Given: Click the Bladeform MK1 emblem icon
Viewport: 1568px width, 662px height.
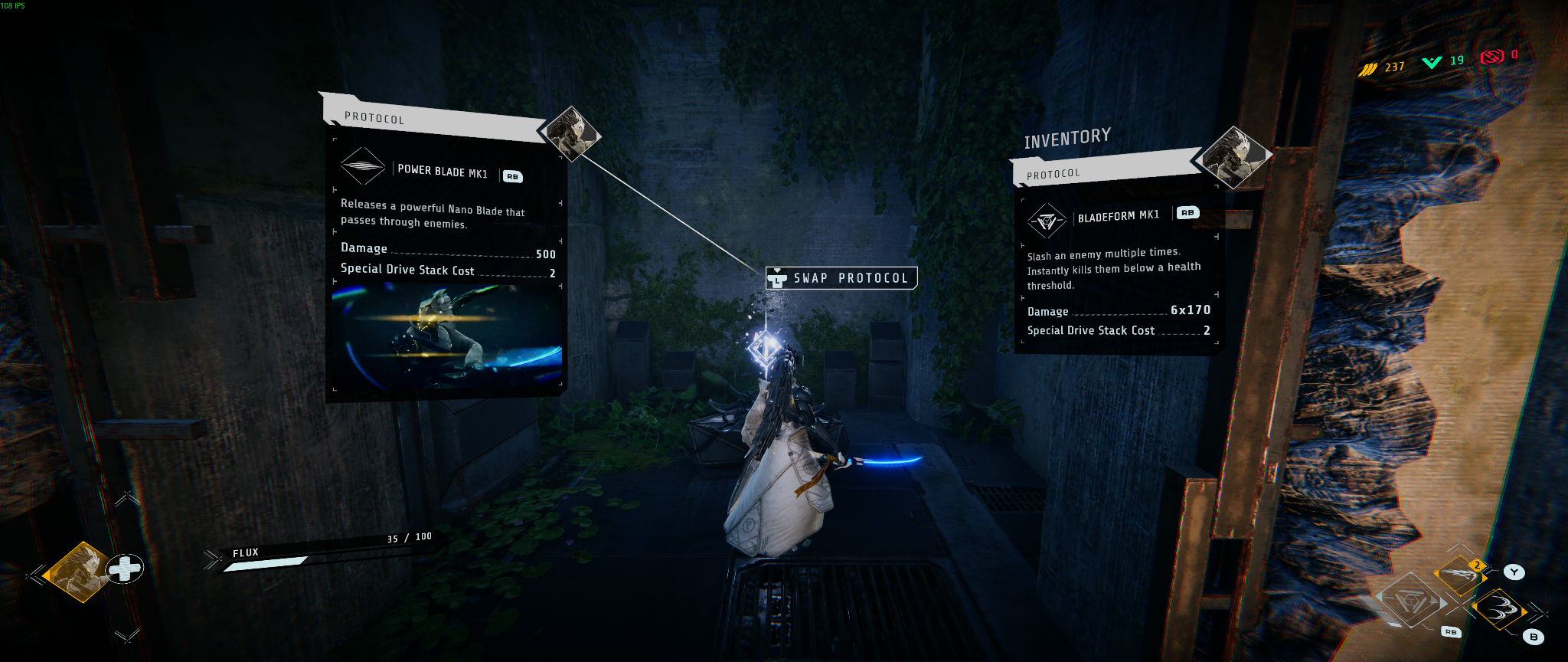Looking at the screenshot, I should (x=1047, y=221).
